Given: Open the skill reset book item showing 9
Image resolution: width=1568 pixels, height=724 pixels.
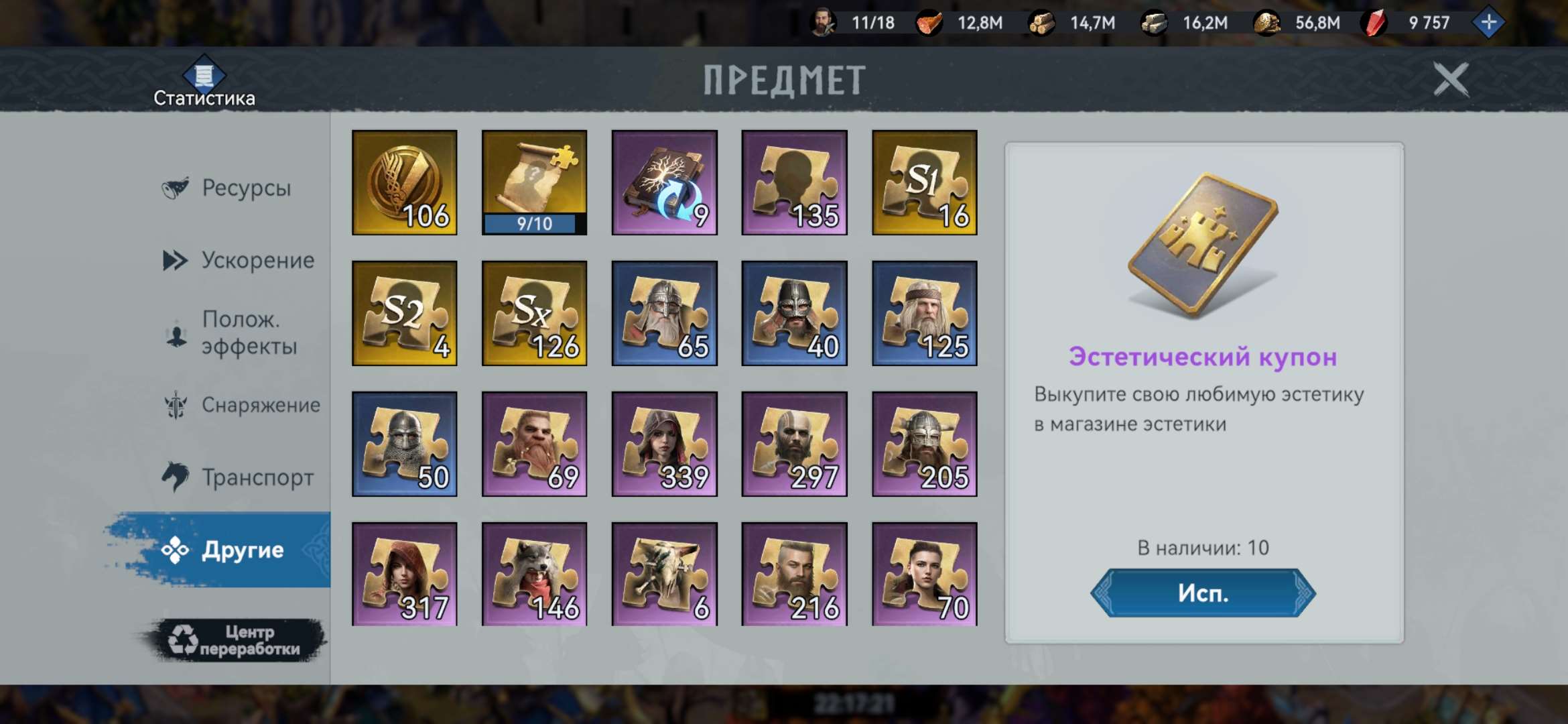Looking at the screenshot, I should click(x=665, y=182).
